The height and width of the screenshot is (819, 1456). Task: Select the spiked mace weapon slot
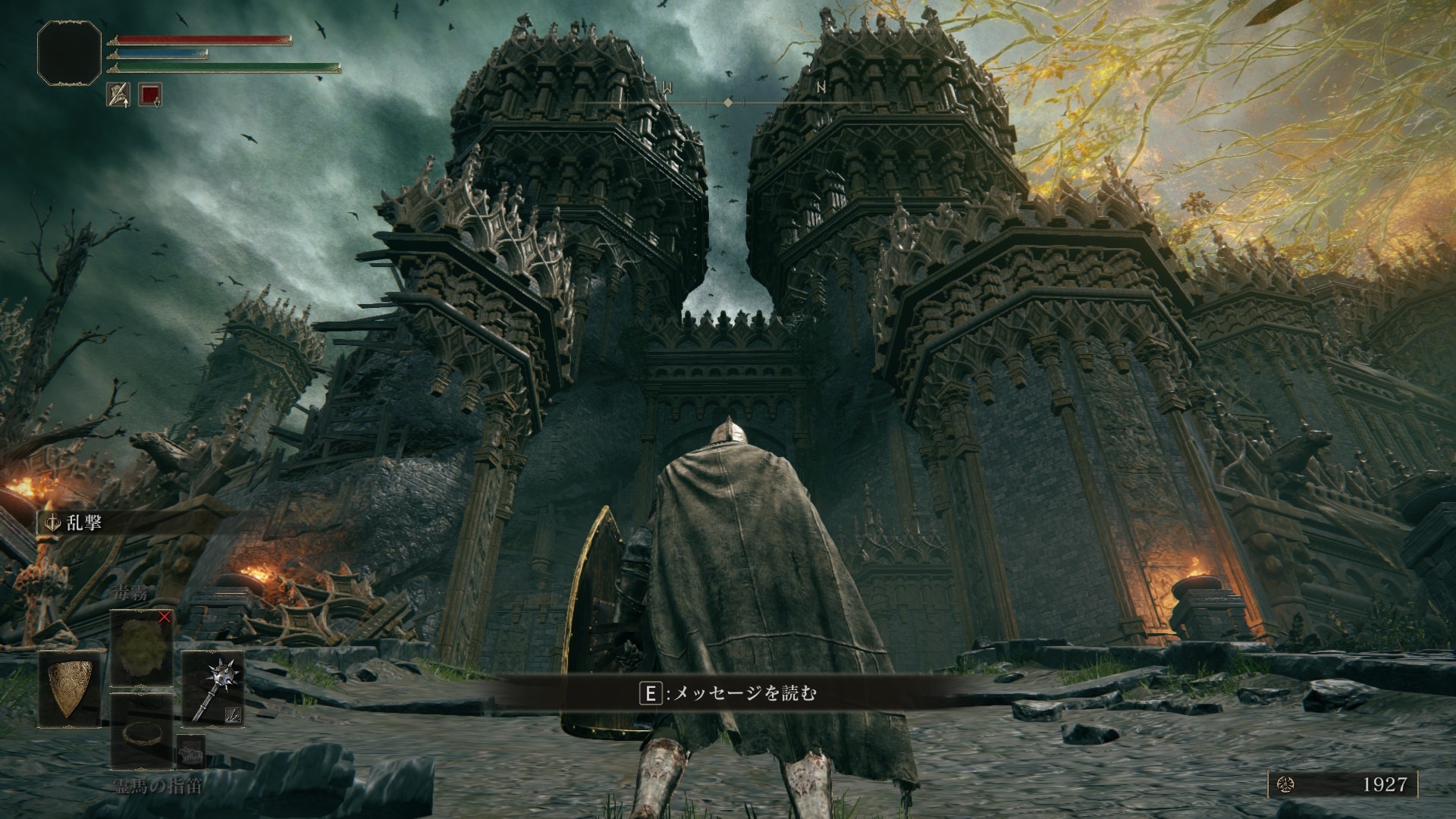point(212,687)
